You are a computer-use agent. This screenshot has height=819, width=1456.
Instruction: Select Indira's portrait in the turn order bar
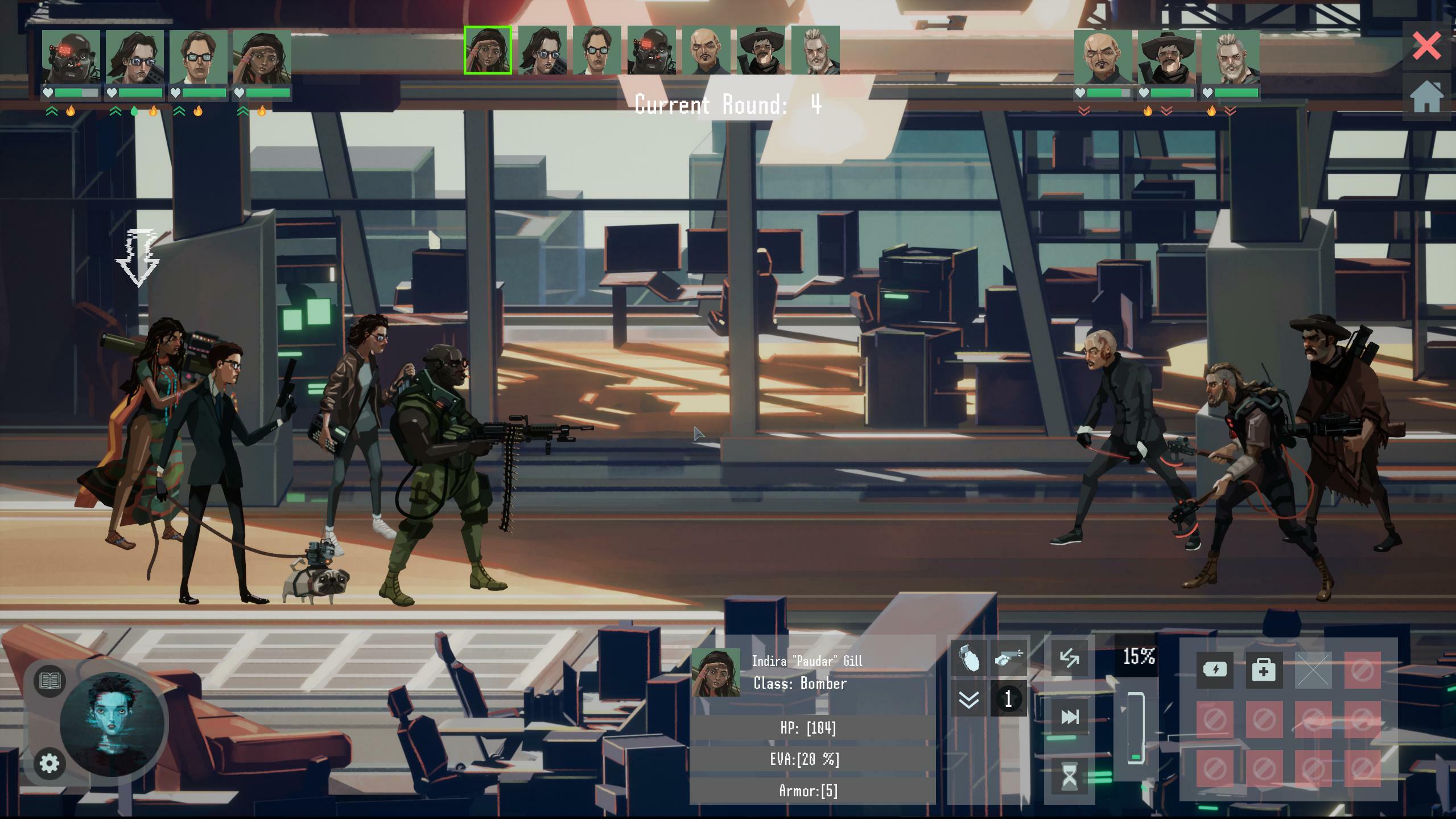point(487,51)
